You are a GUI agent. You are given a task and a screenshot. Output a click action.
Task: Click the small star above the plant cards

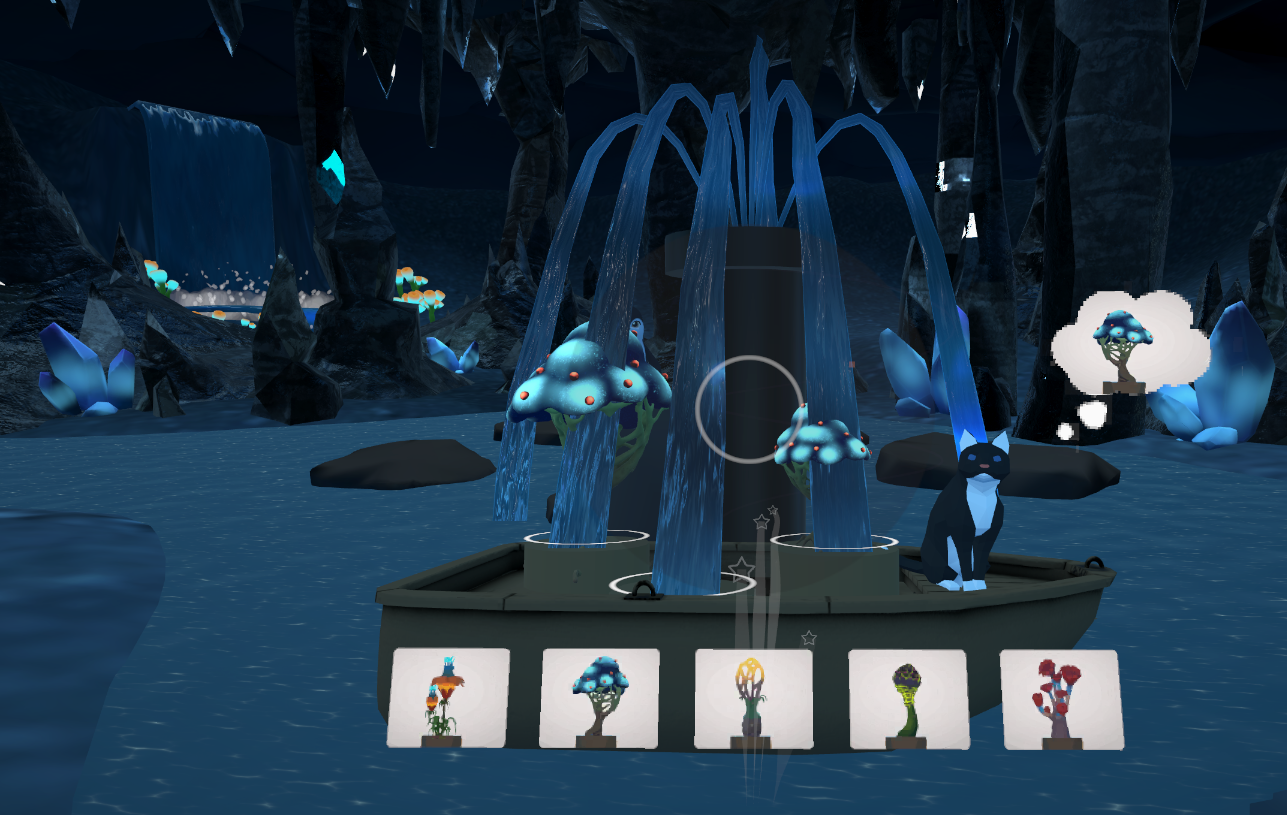click(x=808, y=637)
